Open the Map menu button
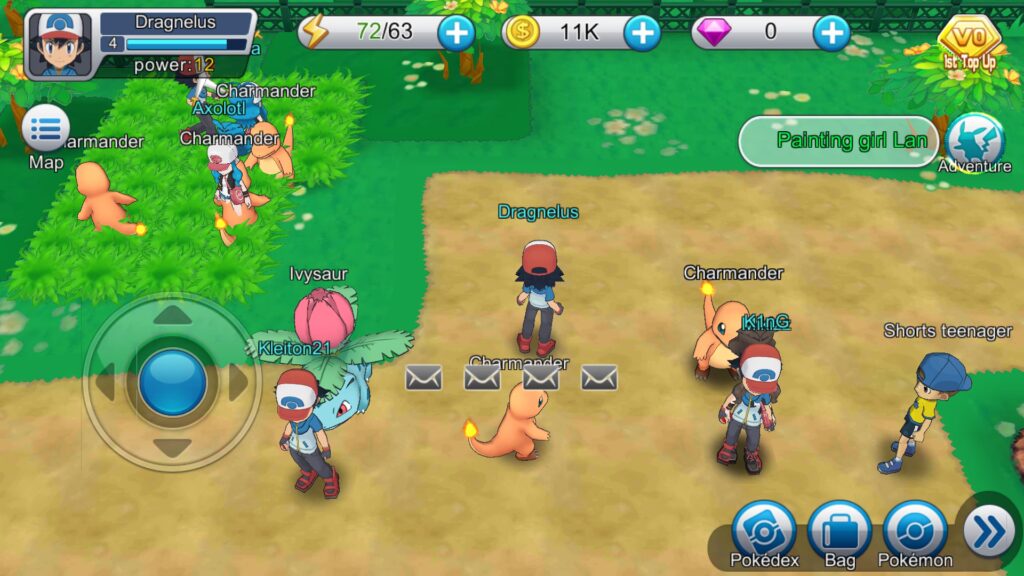This screenshot has width=1024, height=576. point(46,130)
